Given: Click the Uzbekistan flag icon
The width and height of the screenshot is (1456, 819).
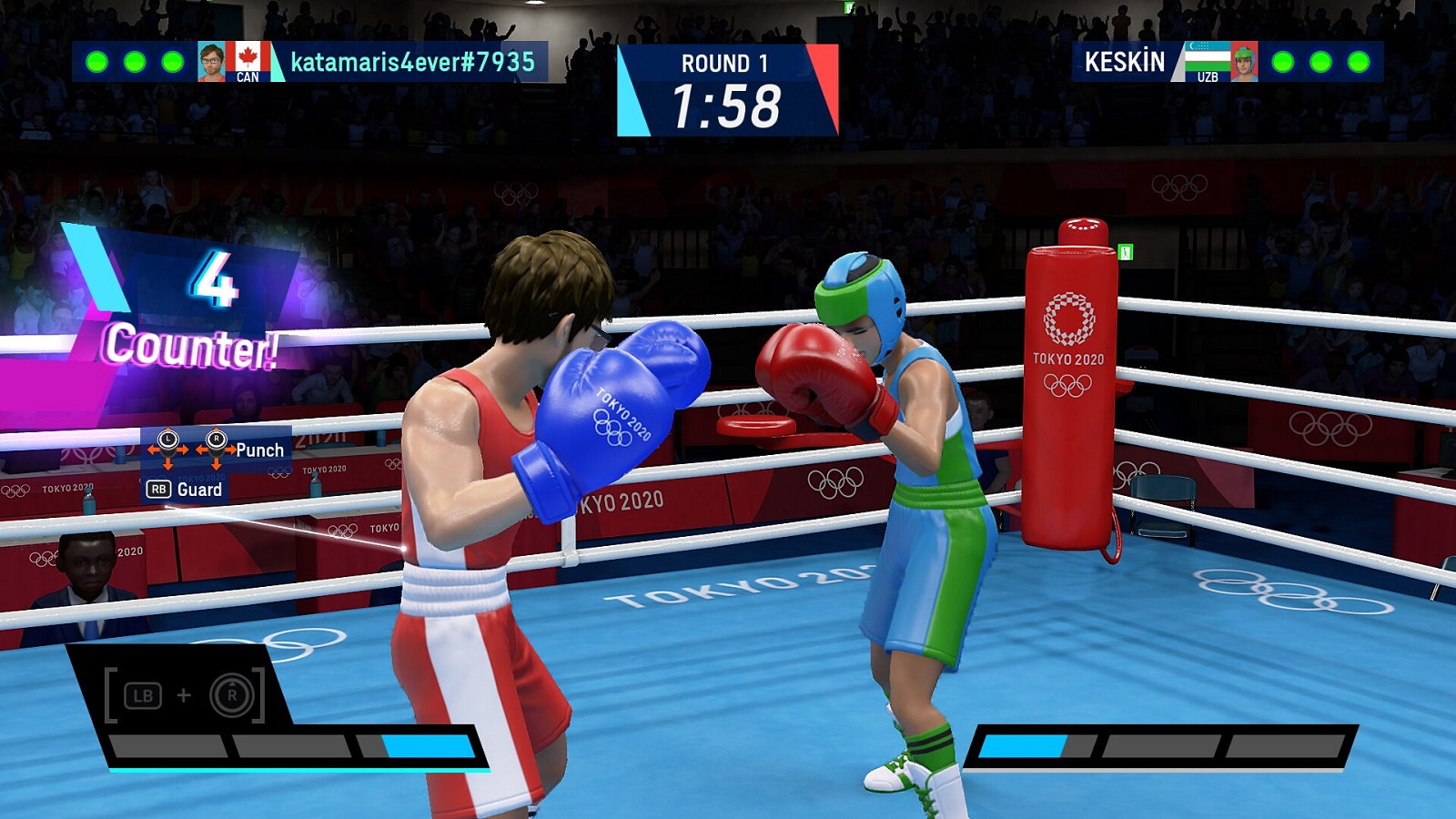Looking at the screenshot, I should (1208, 56).
